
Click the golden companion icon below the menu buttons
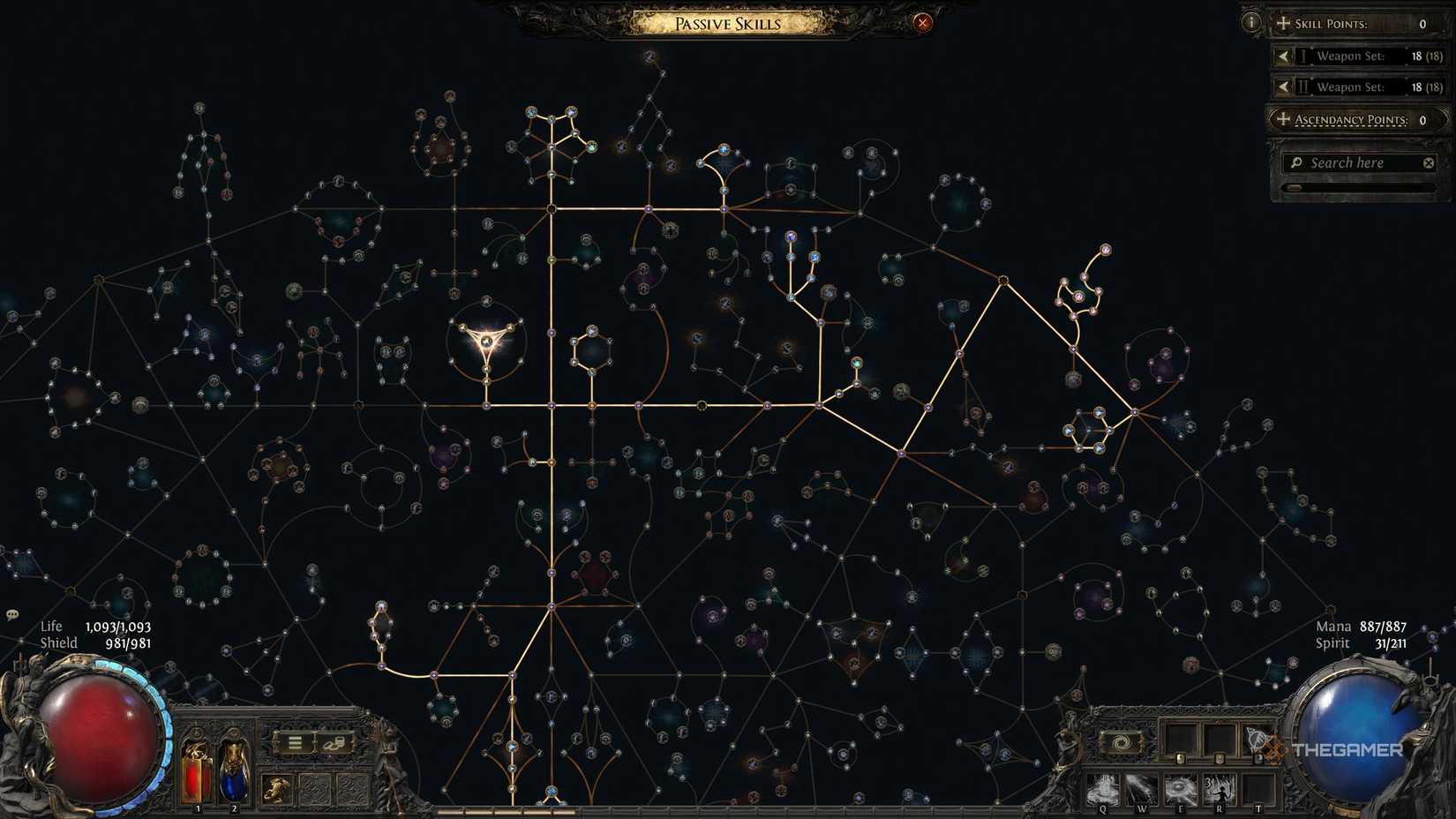(x=276, y=789)
